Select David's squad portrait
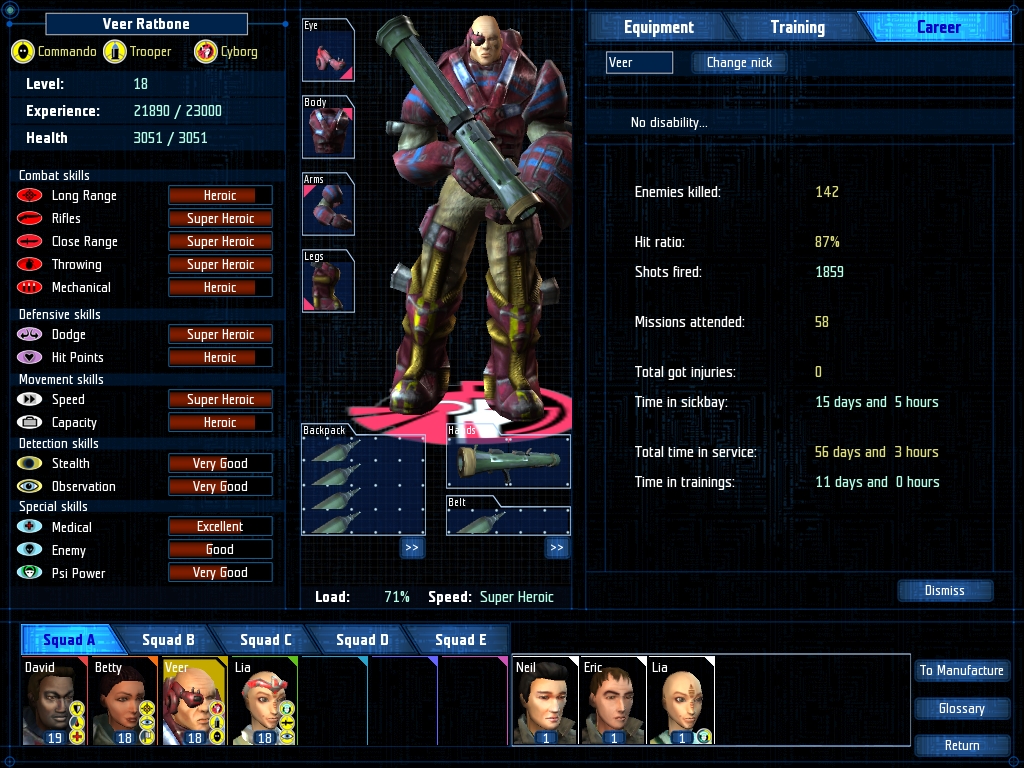The height and width of the screenshot is (768, 1024). tap(55, 701)
